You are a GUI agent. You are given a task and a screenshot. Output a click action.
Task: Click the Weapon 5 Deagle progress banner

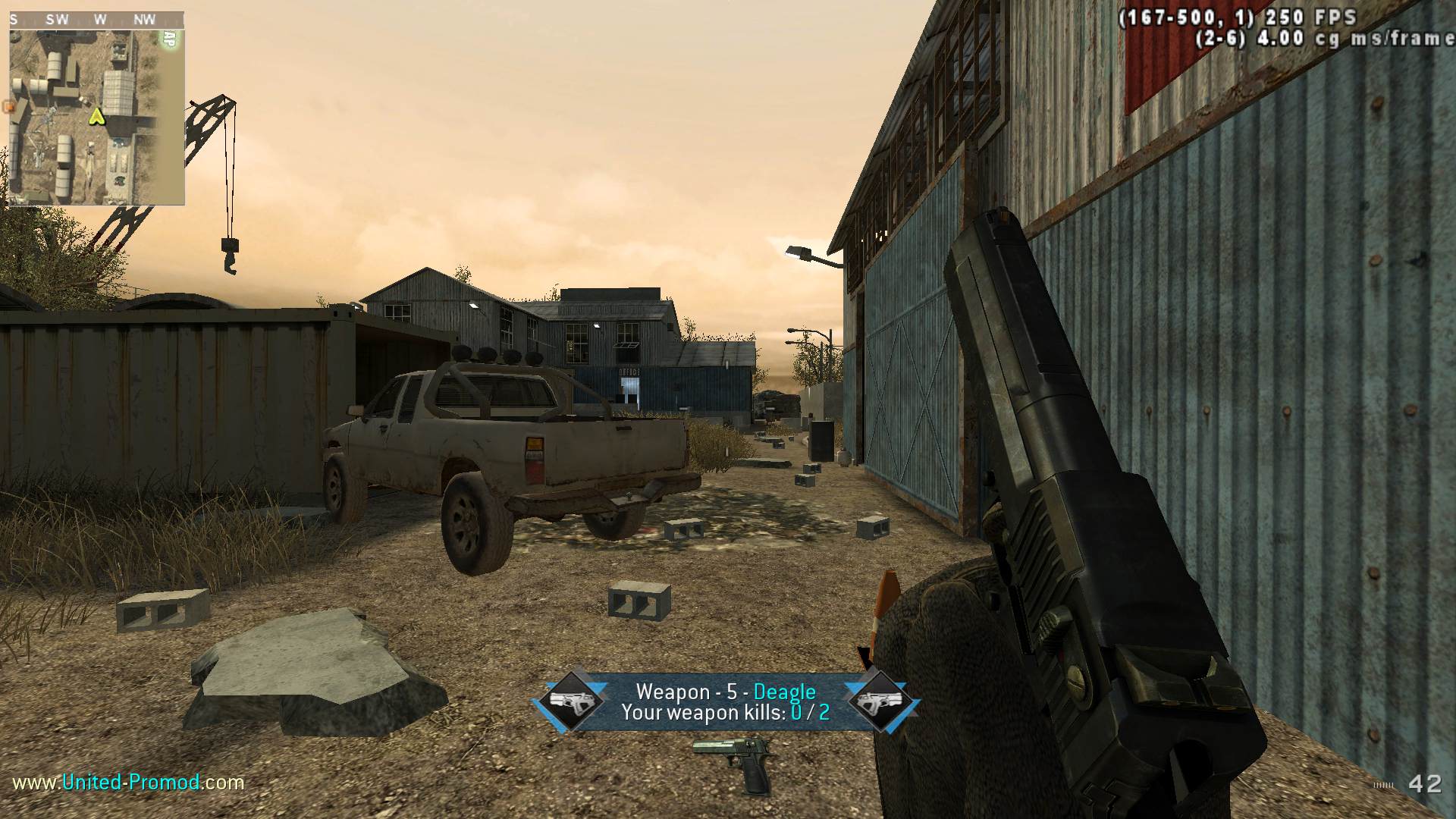tap(726, 702)
